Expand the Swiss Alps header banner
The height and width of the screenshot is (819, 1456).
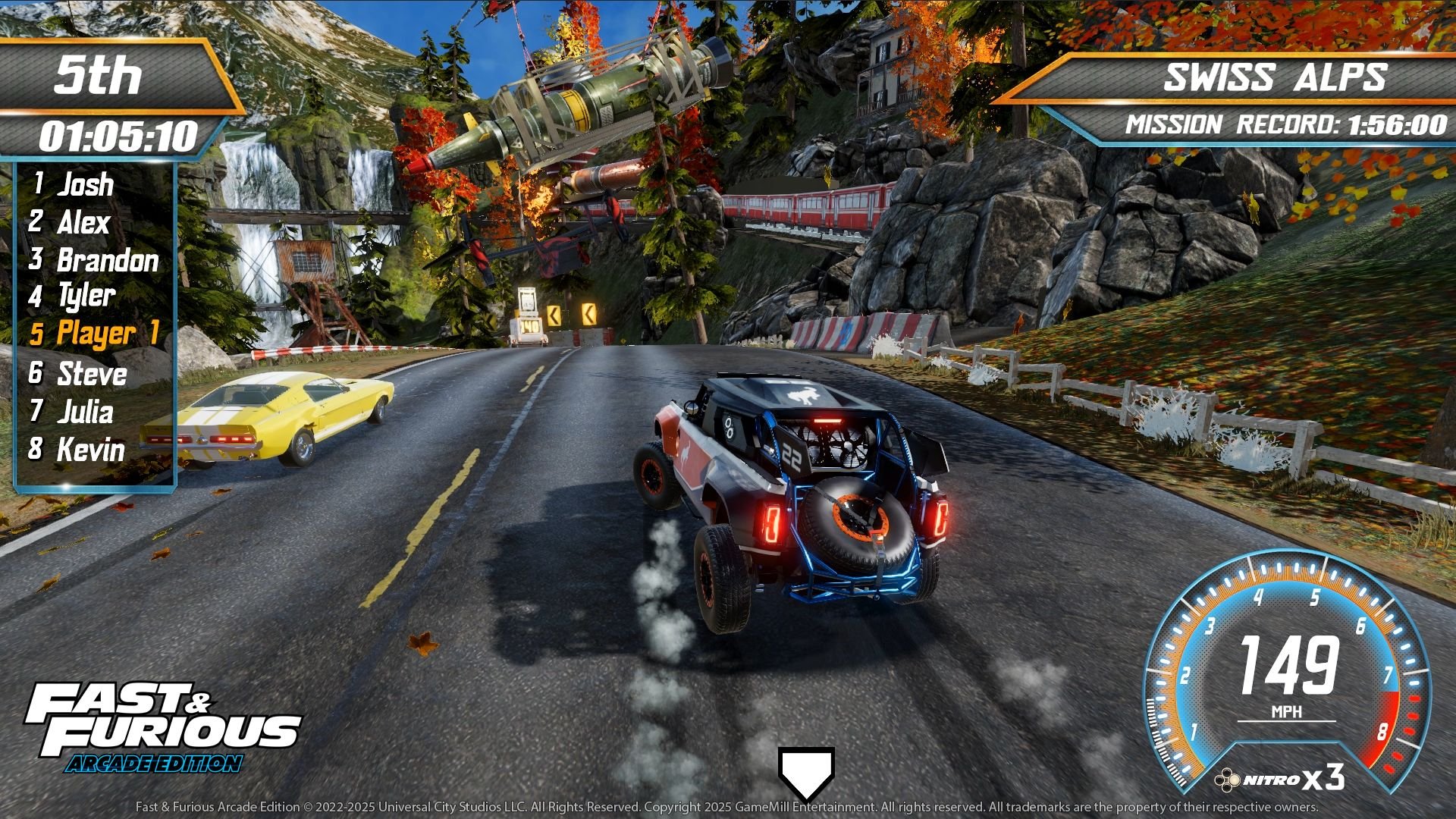(x=1282, y=76)
